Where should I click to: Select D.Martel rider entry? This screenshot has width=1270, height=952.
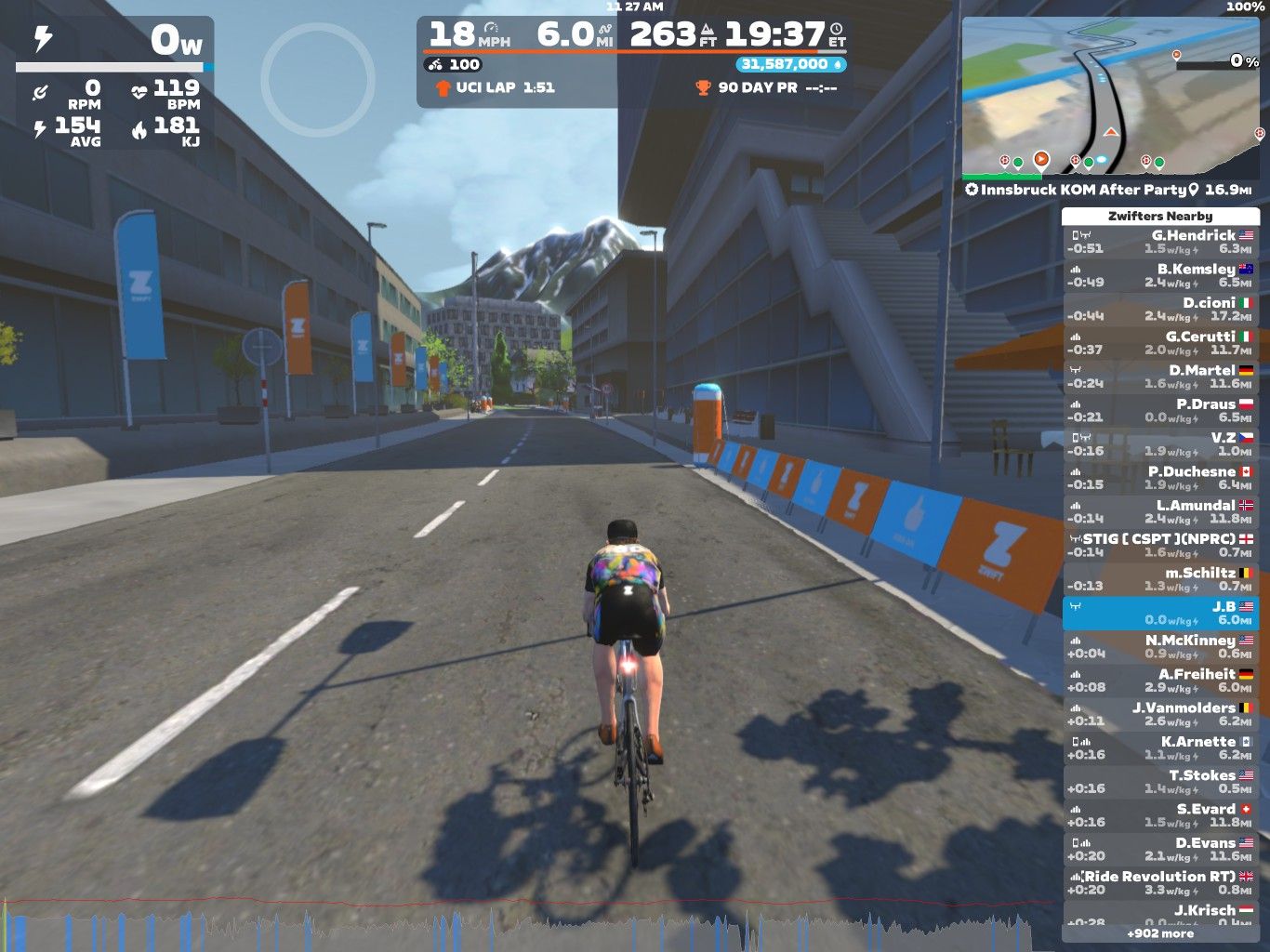click(1160, 377)
